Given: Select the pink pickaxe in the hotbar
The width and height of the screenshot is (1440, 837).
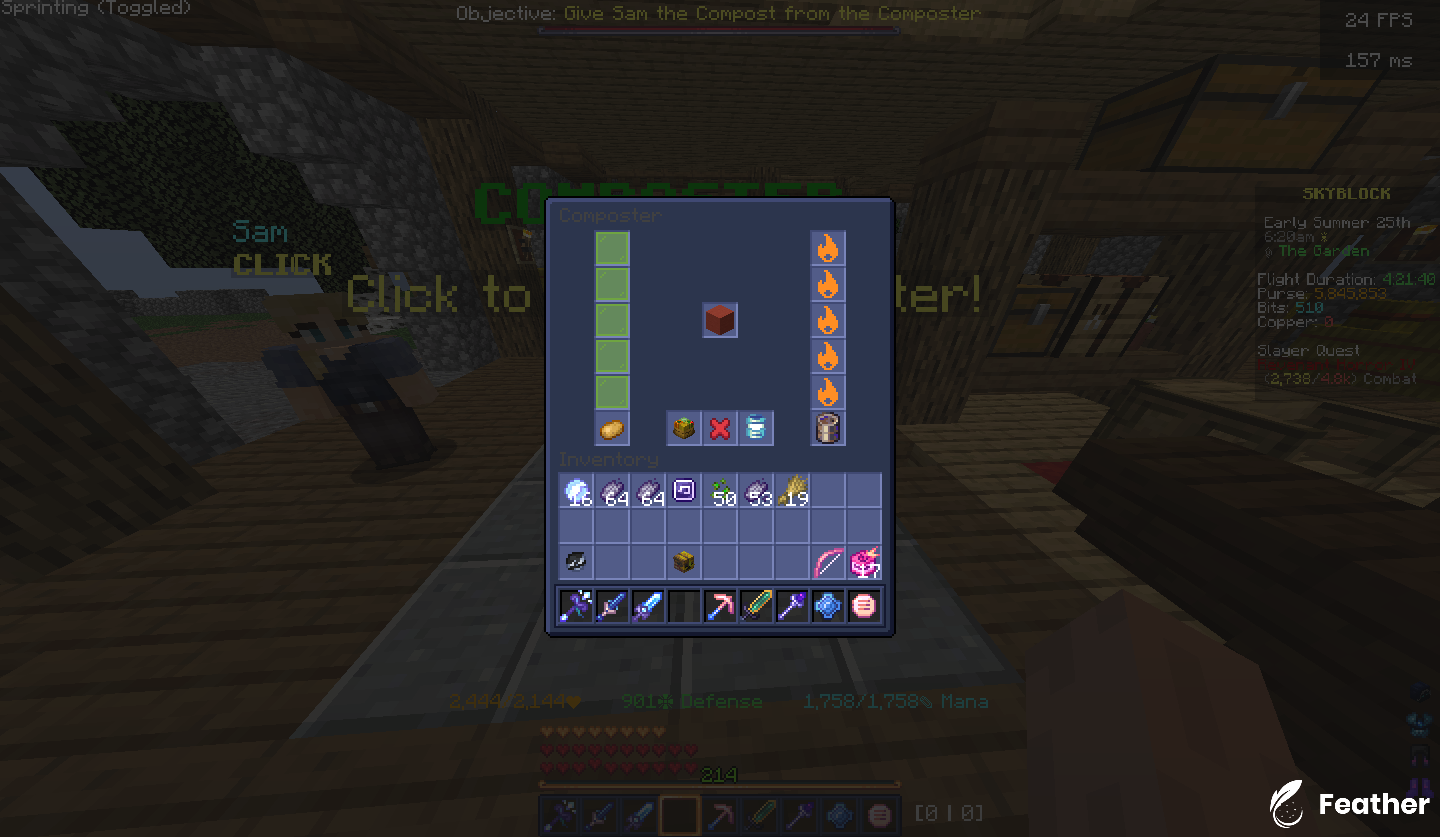Looking at the screenshot, I should (719, 605).
